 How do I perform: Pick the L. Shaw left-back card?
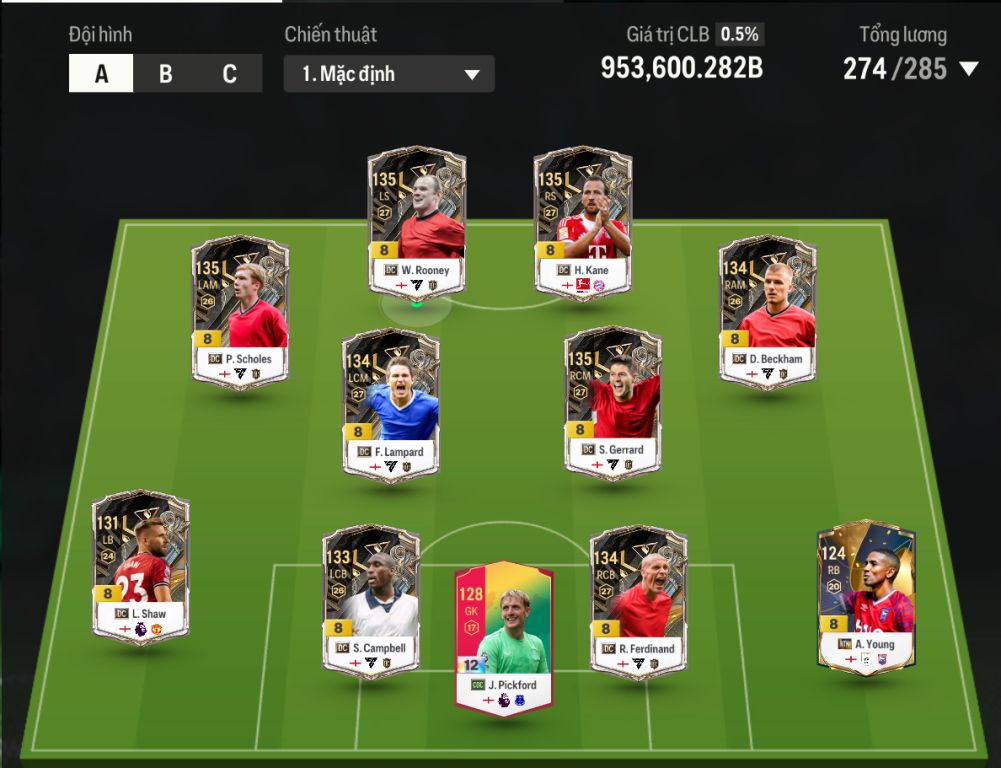tap(141, 565)
